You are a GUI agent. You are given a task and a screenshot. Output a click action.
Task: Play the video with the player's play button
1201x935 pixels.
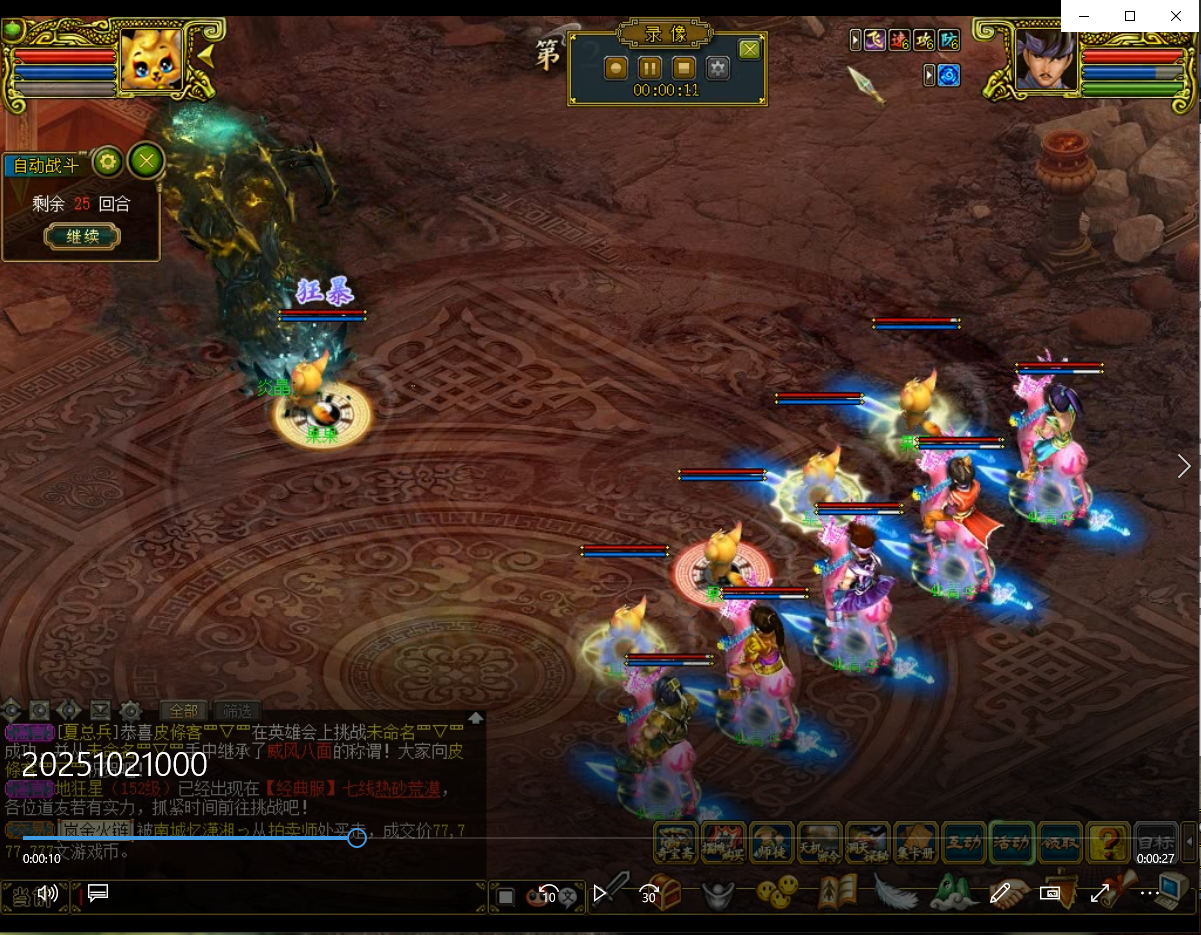(600, 893)
